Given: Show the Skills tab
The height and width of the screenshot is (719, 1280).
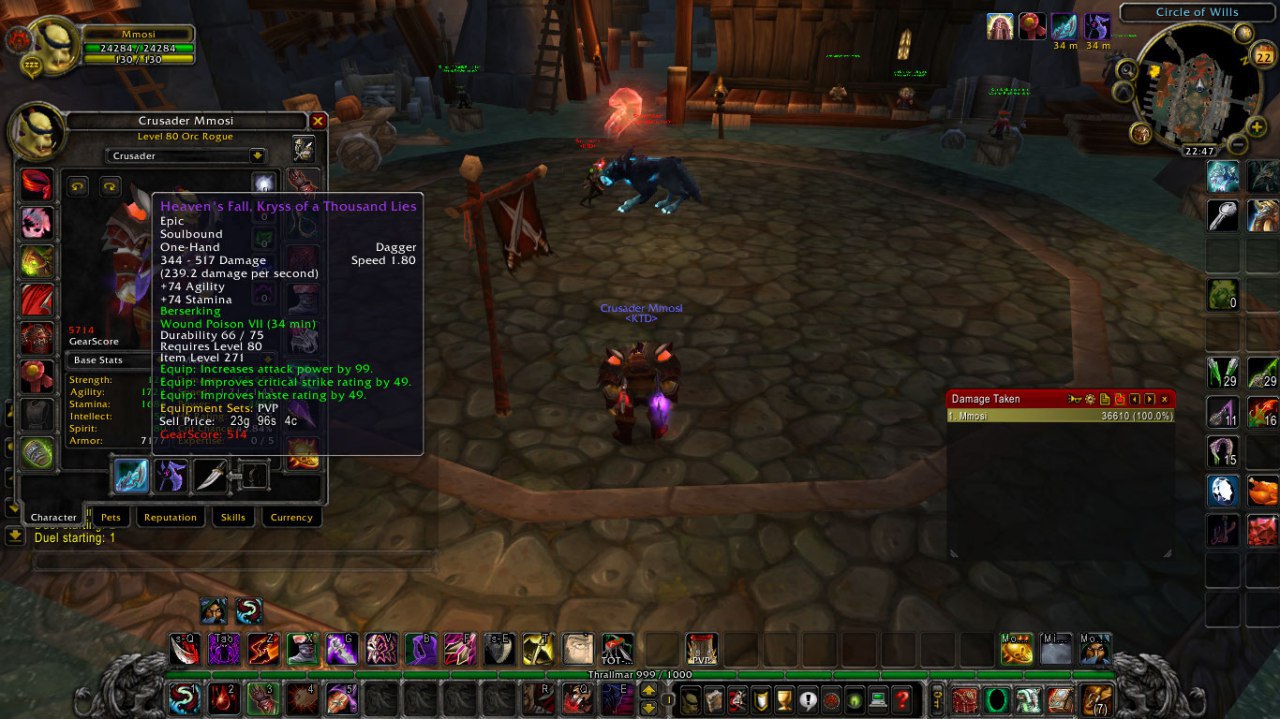Looking at the screenshot, I should click(233, 517).
